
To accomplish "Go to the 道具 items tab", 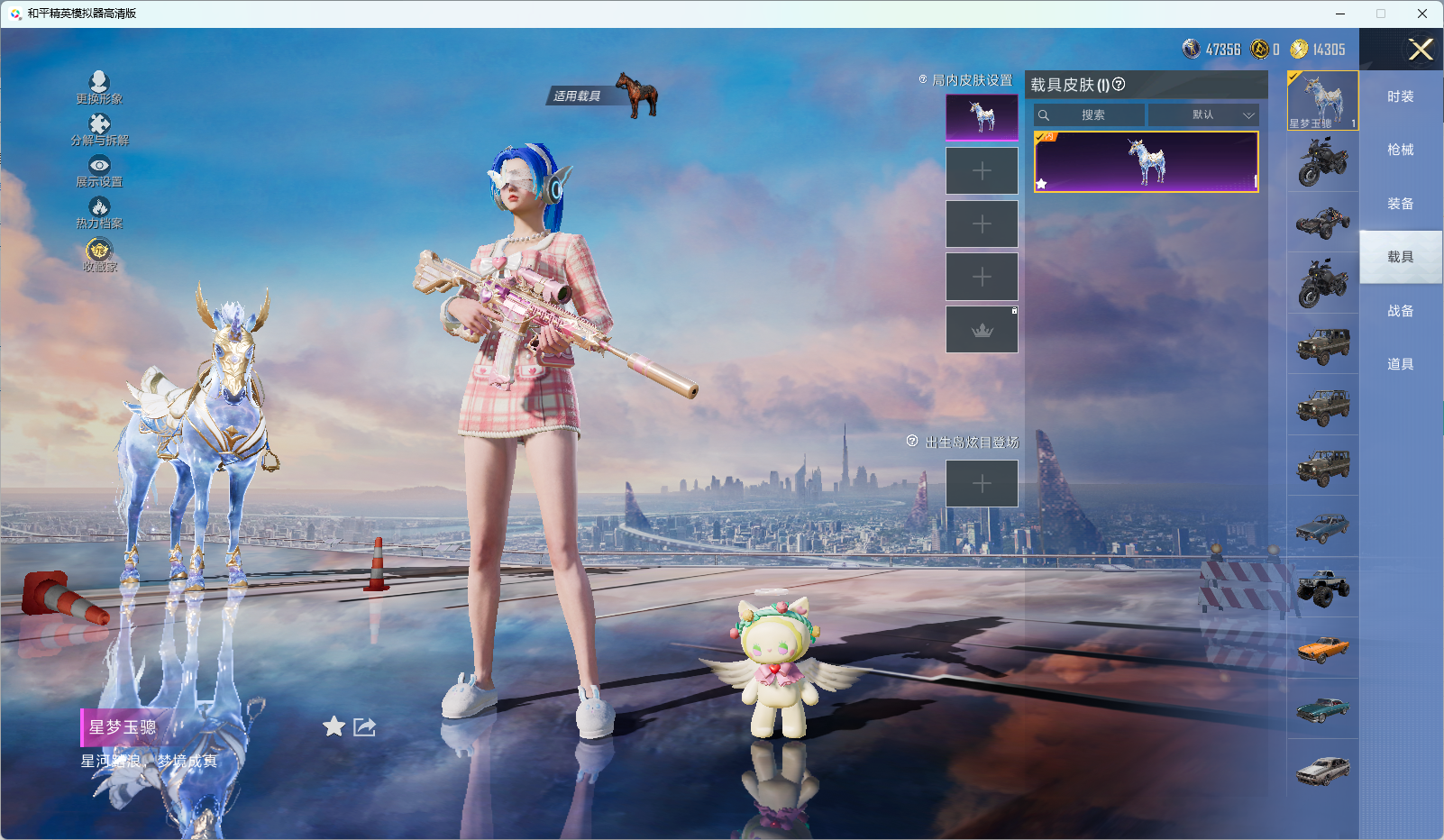I will tap(1400, 364).
